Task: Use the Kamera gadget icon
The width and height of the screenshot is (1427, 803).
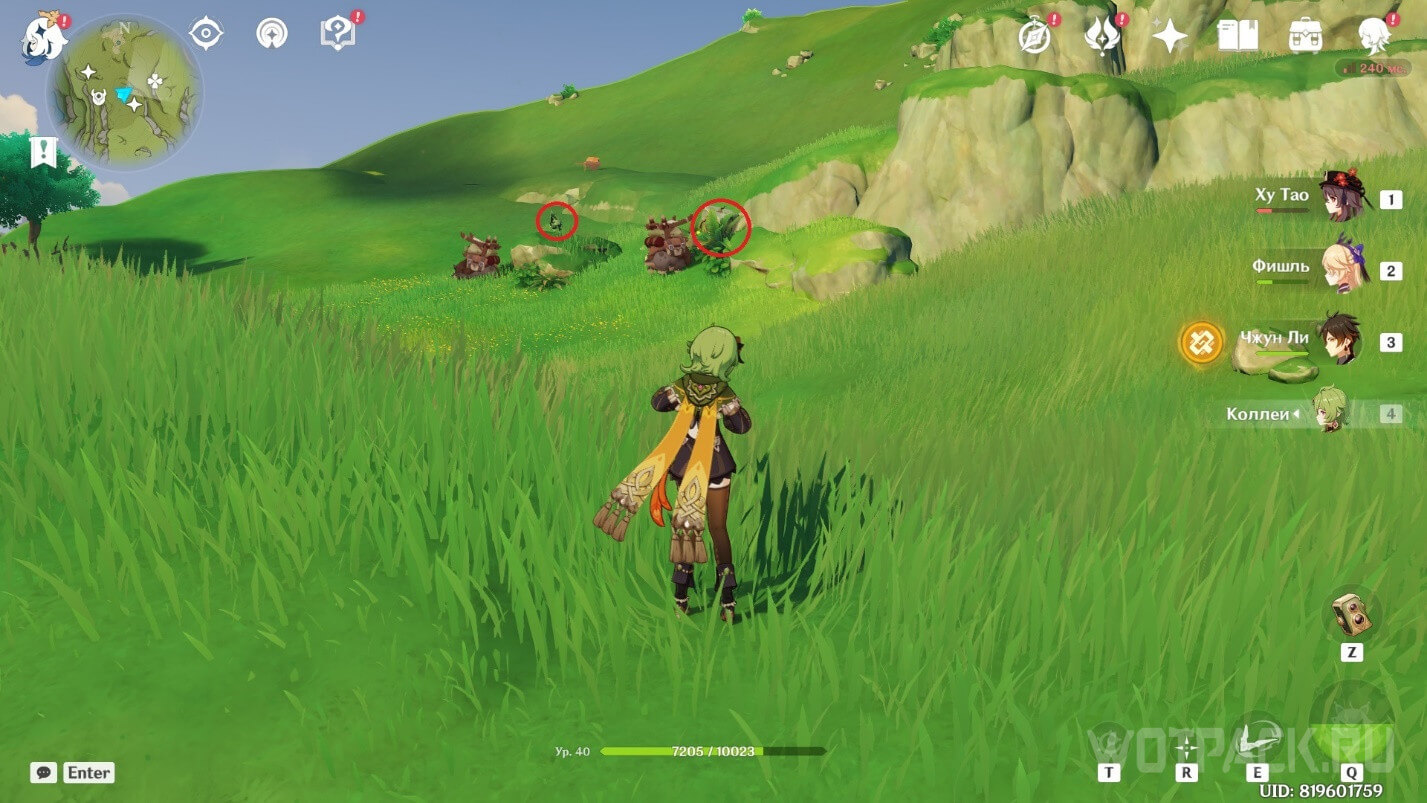Action: click(1351, 614)
